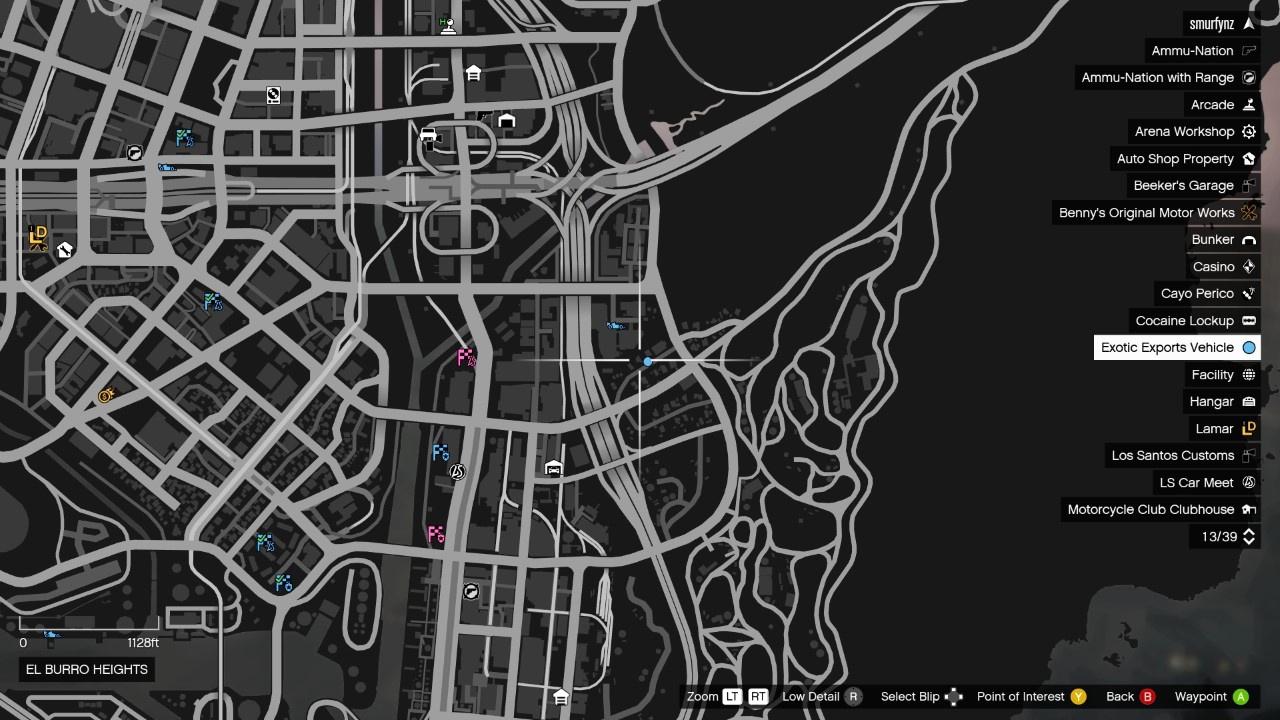The width and height of the screenshot is (1280, 720).
Task: Pick Arena Workshop from the legend
Action: (x=1184, y=132)
